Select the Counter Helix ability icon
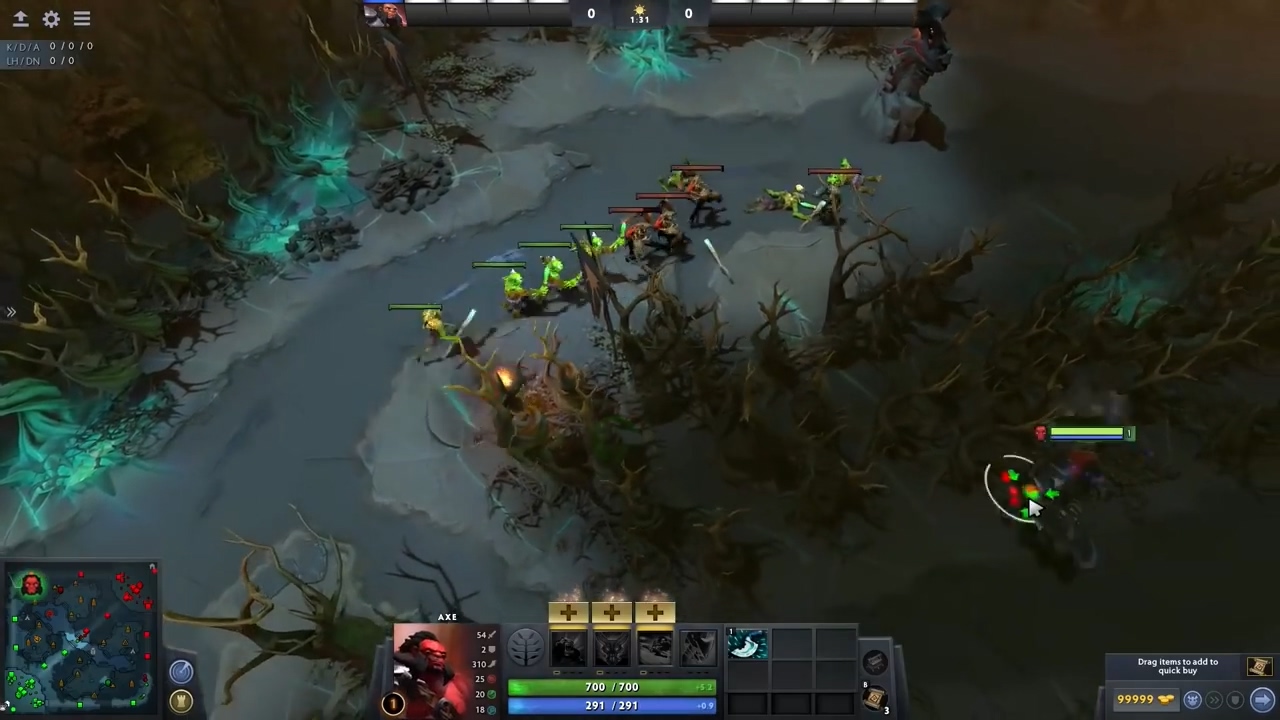 click(655, 645)
